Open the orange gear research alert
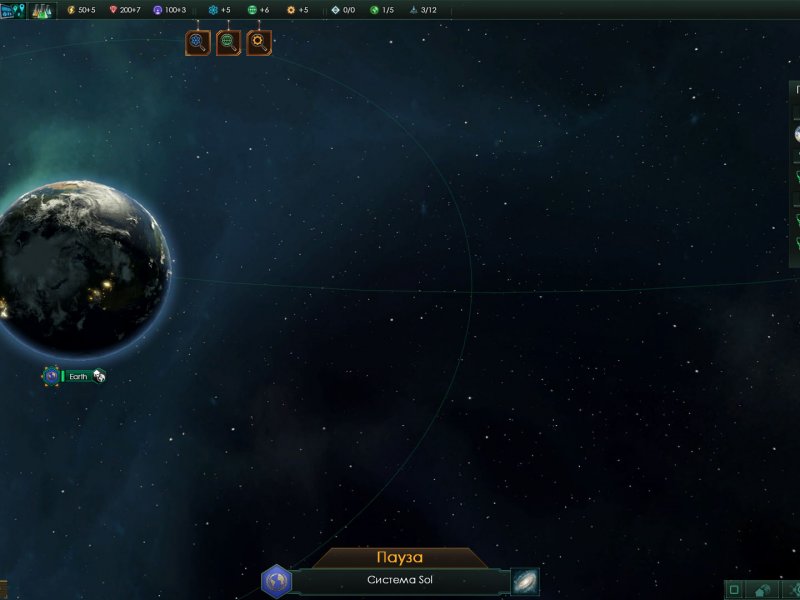This screenshot has width=800, height=600. tap(259, 42)
